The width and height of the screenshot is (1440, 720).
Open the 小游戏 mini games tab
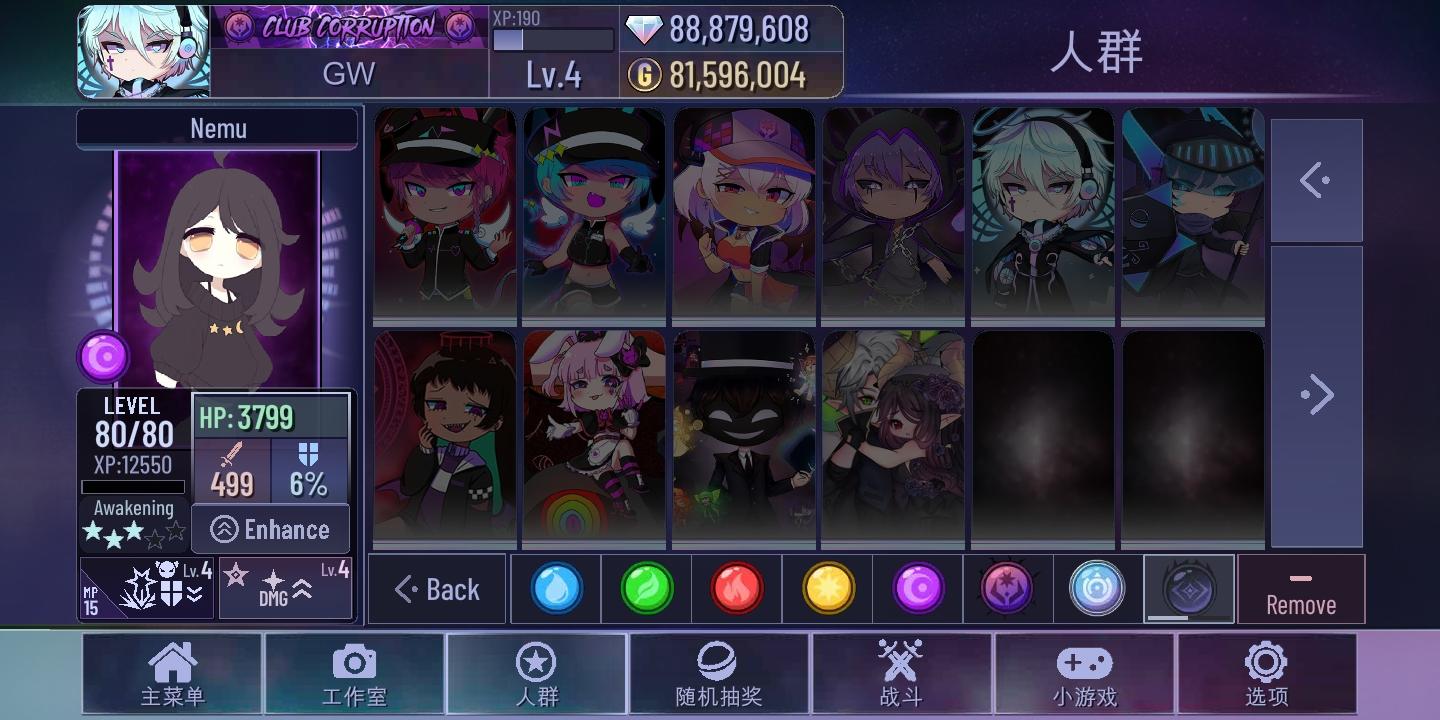(1084, 674)
